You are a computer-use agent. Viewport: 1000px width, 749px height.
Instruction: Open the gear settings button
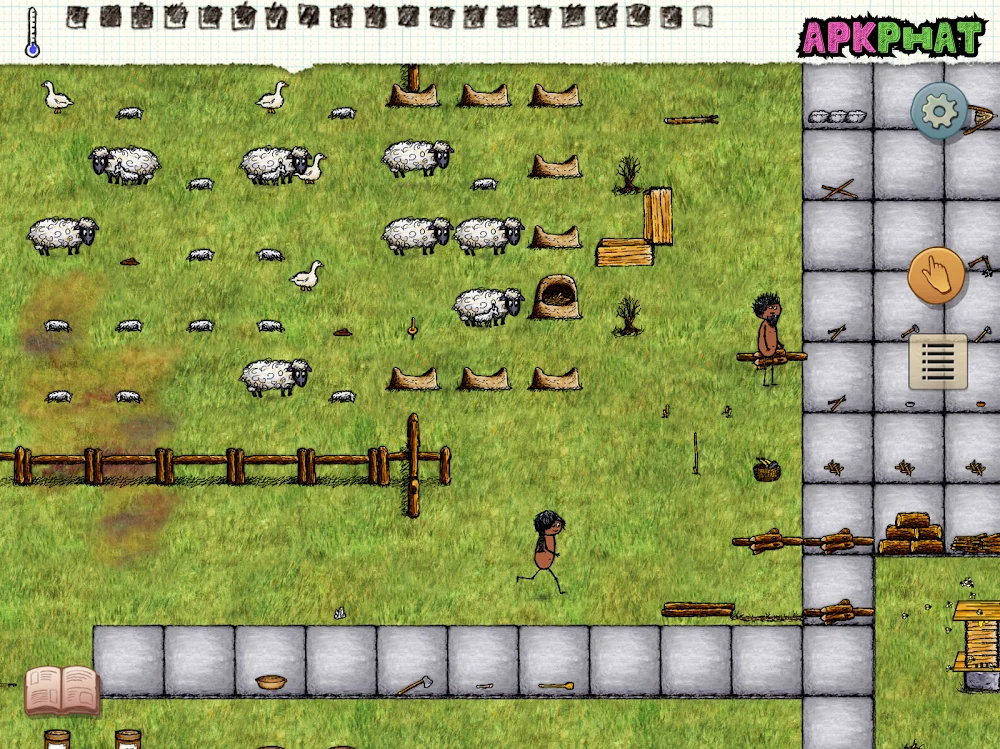(939, 111)
